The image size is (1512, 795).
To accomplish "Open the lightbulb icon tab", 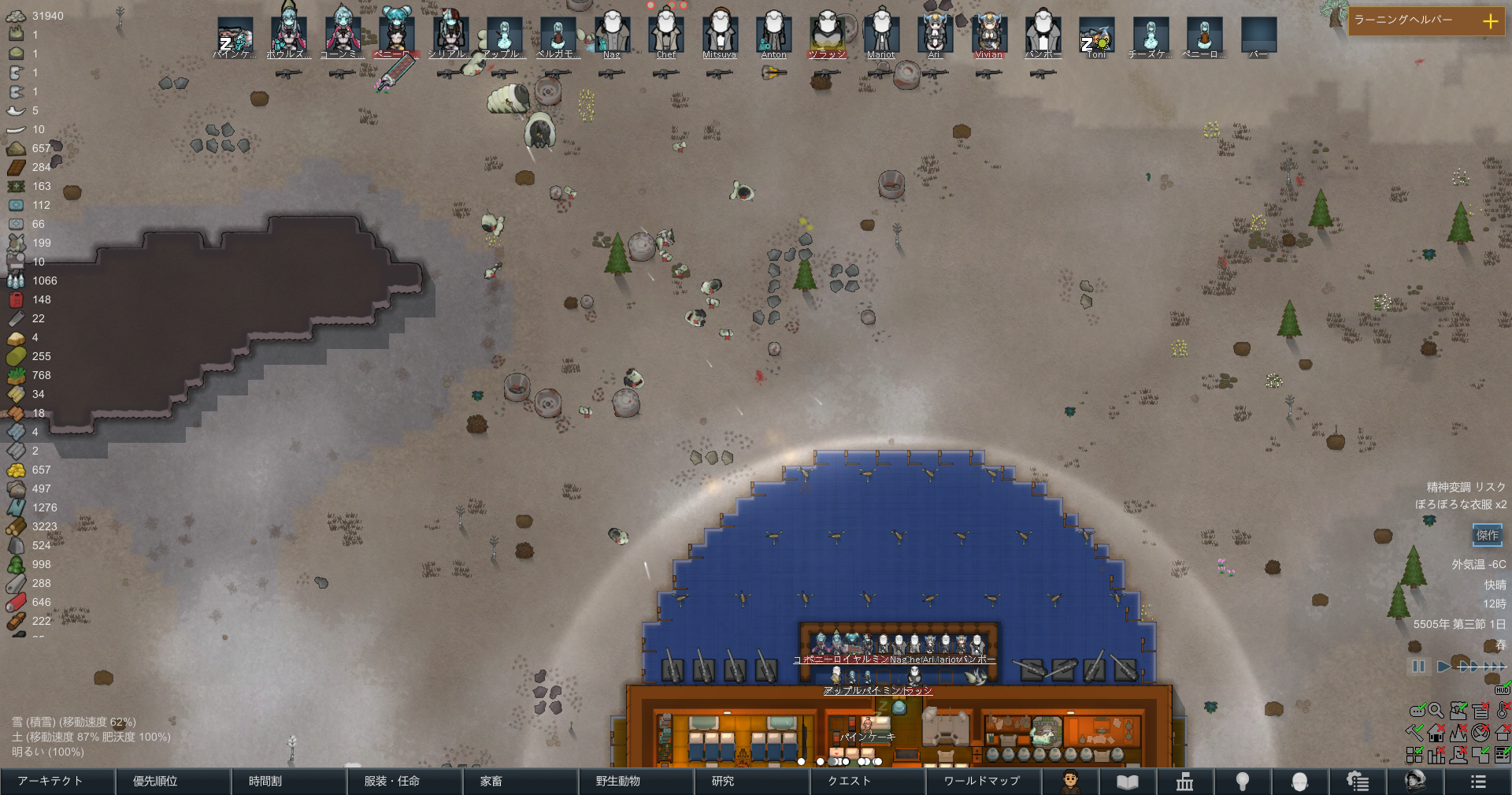I will click(x=1243, y=782).
